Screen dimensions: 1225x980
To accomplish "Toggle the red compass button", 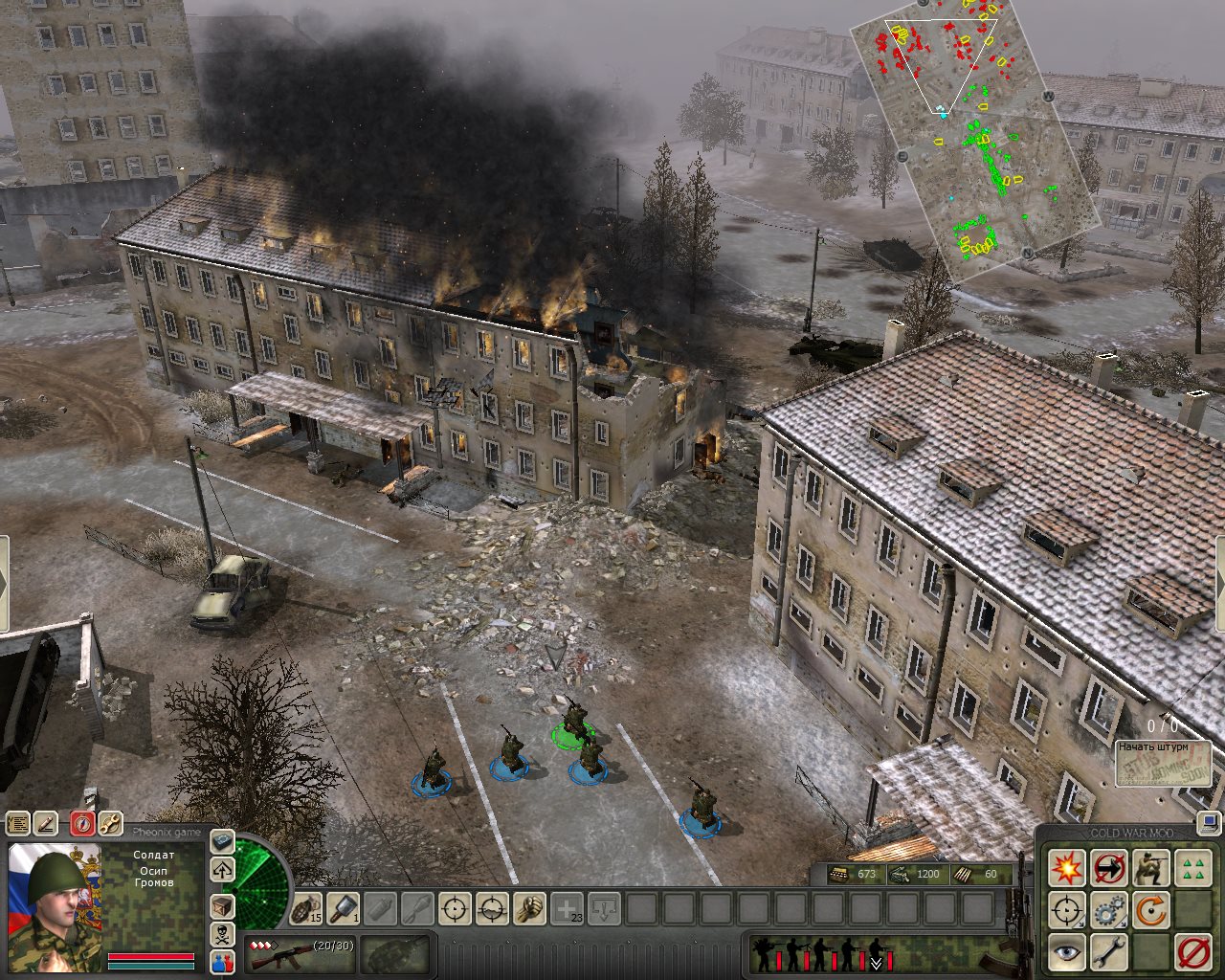I will [x=83, y=823].
